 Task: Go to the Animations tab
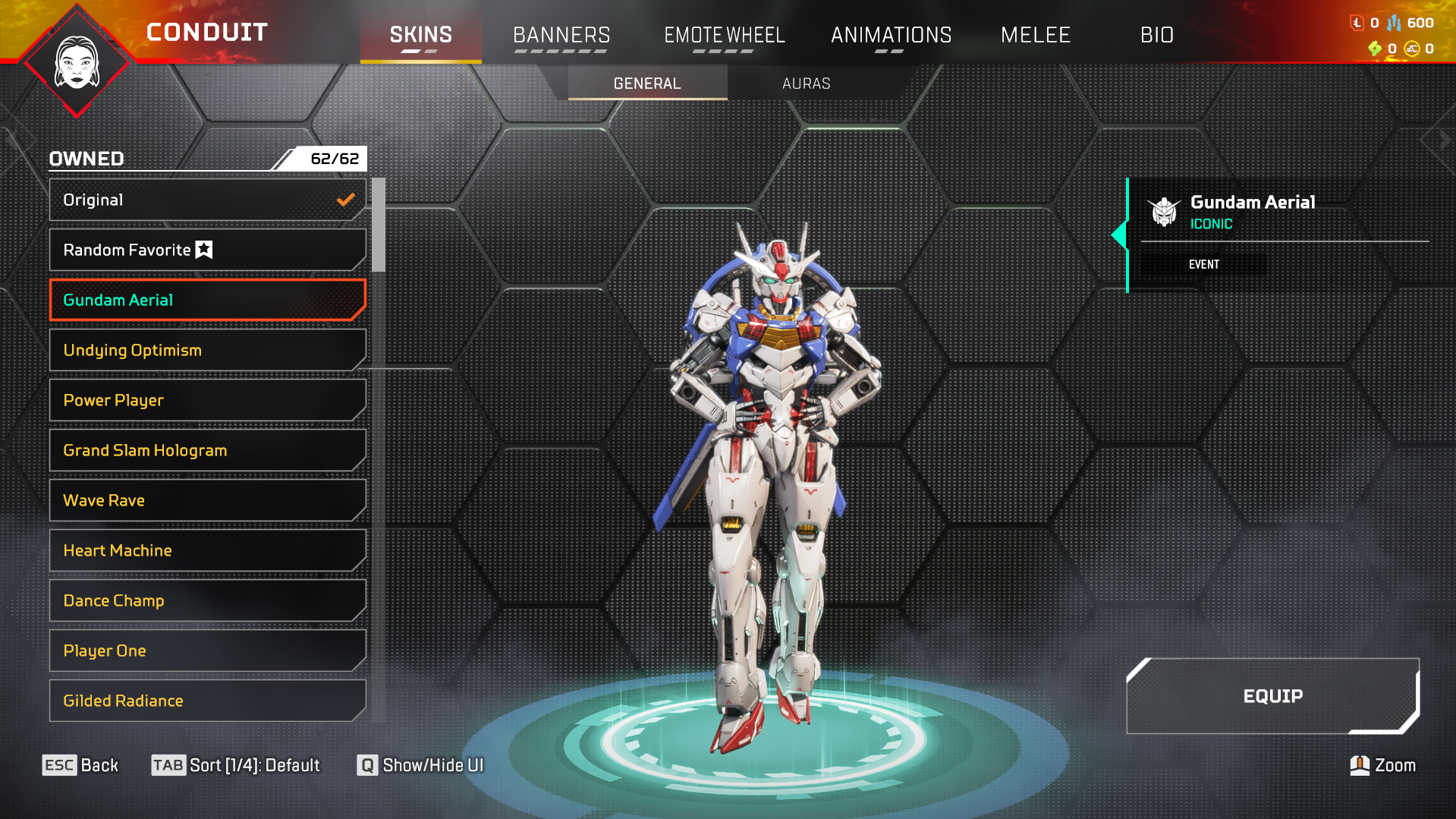[891, 35]
